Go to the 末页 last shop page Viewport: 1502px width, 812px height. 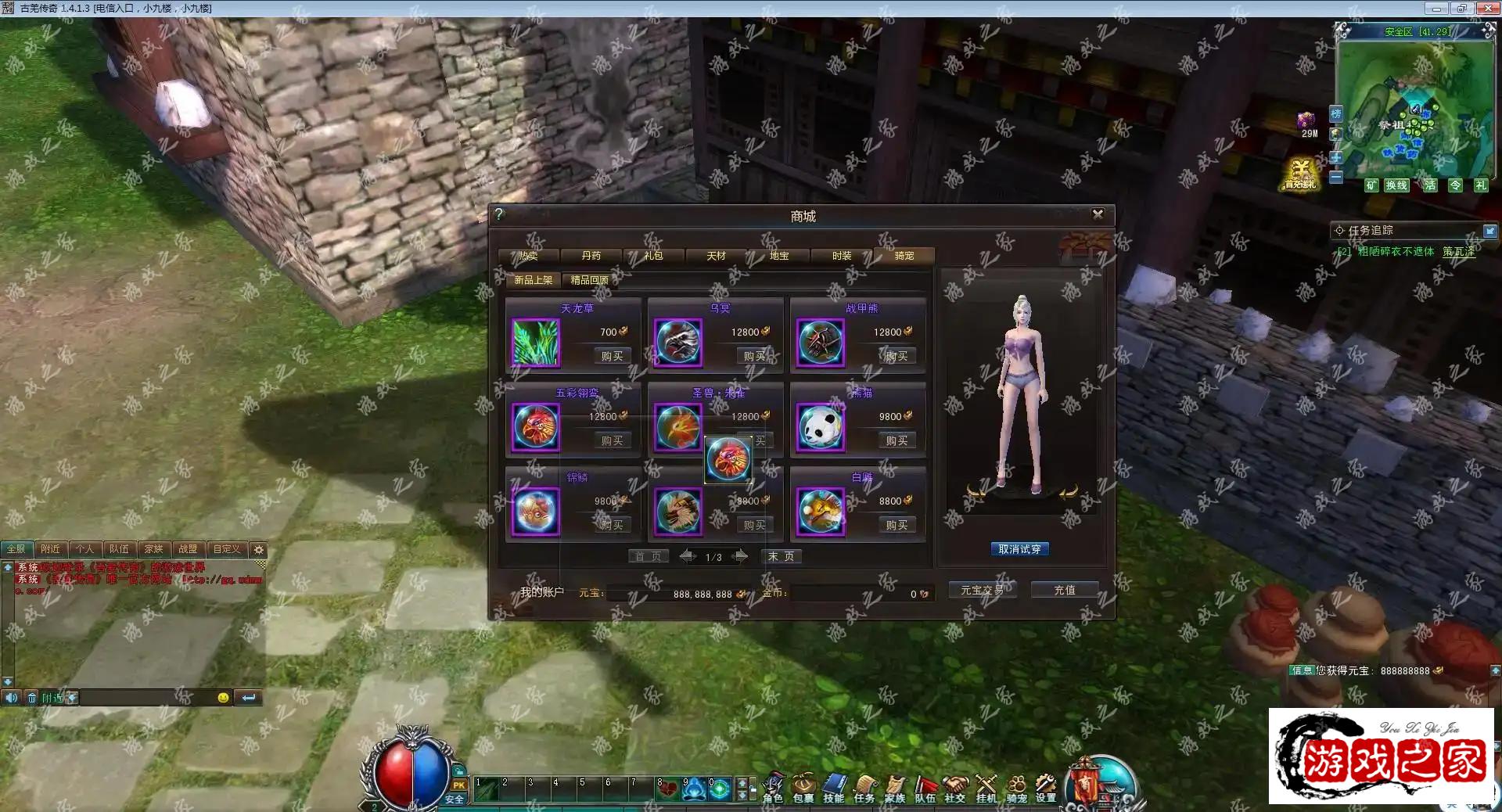point(781,556)
